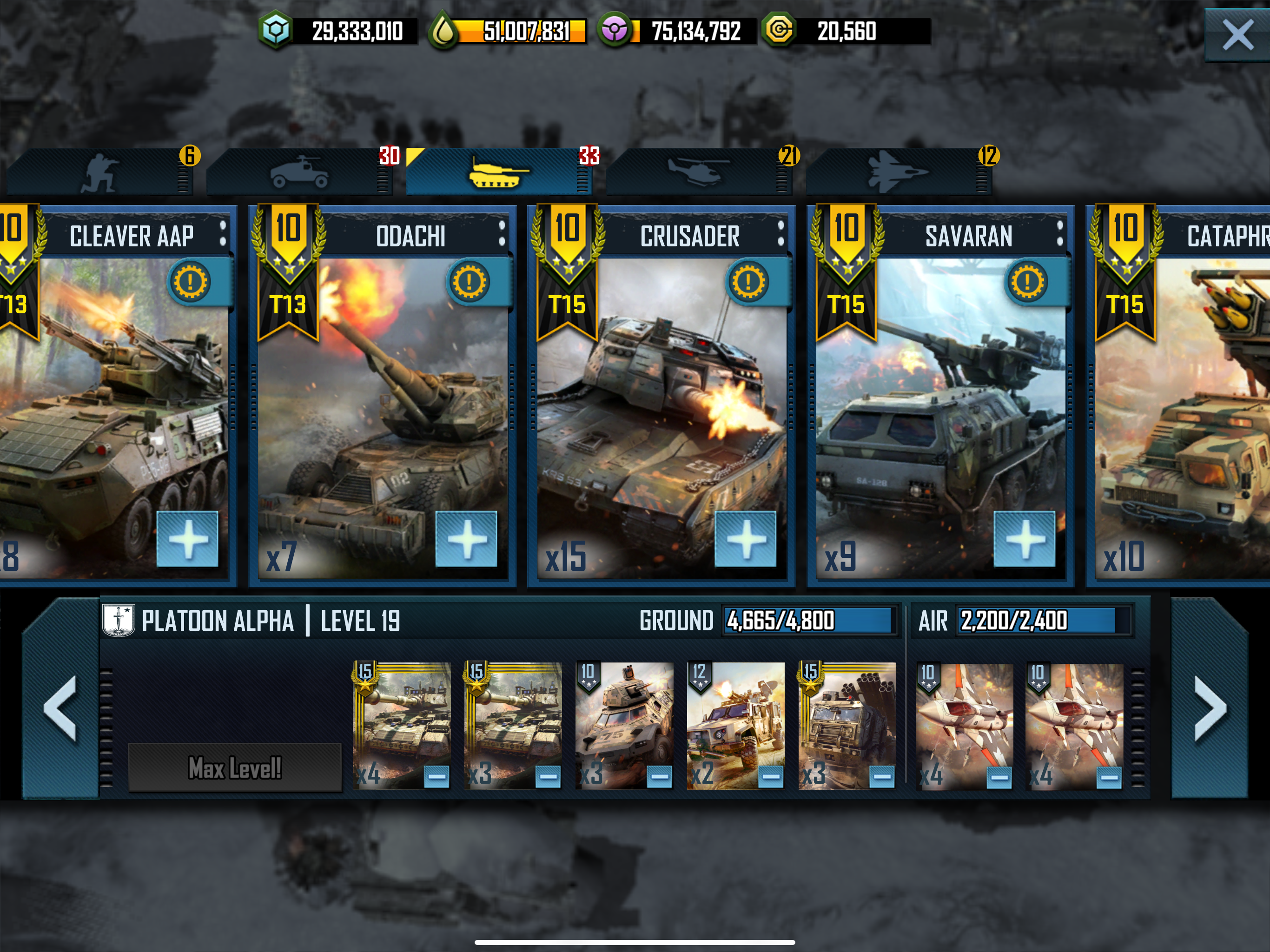Go to the previous platoon with left arrow
Viewport: 1270px width, 952px height.
(x=60, y=708)
